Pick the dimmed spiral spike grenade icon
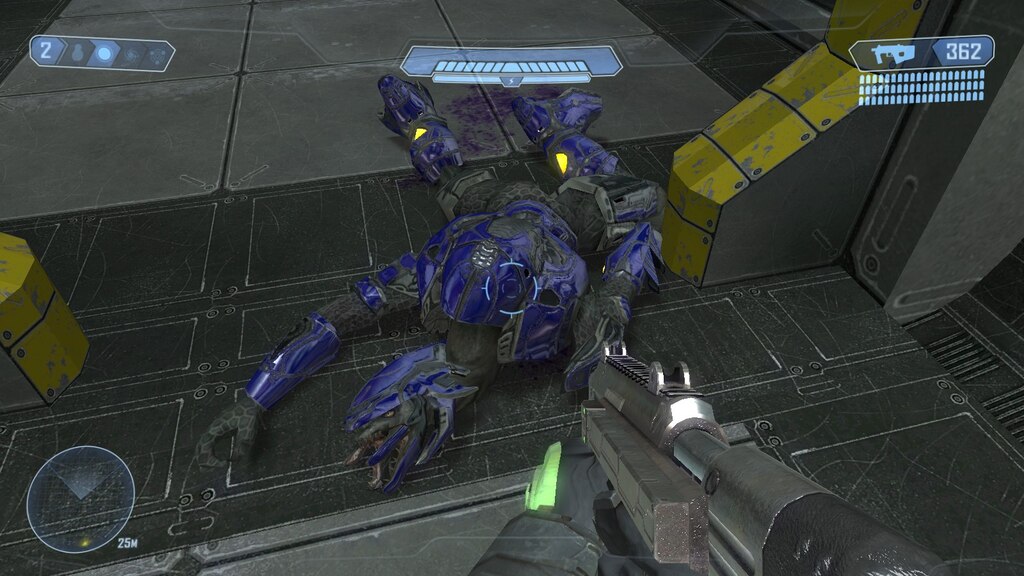1024x576 pixels. coord(131,54)
